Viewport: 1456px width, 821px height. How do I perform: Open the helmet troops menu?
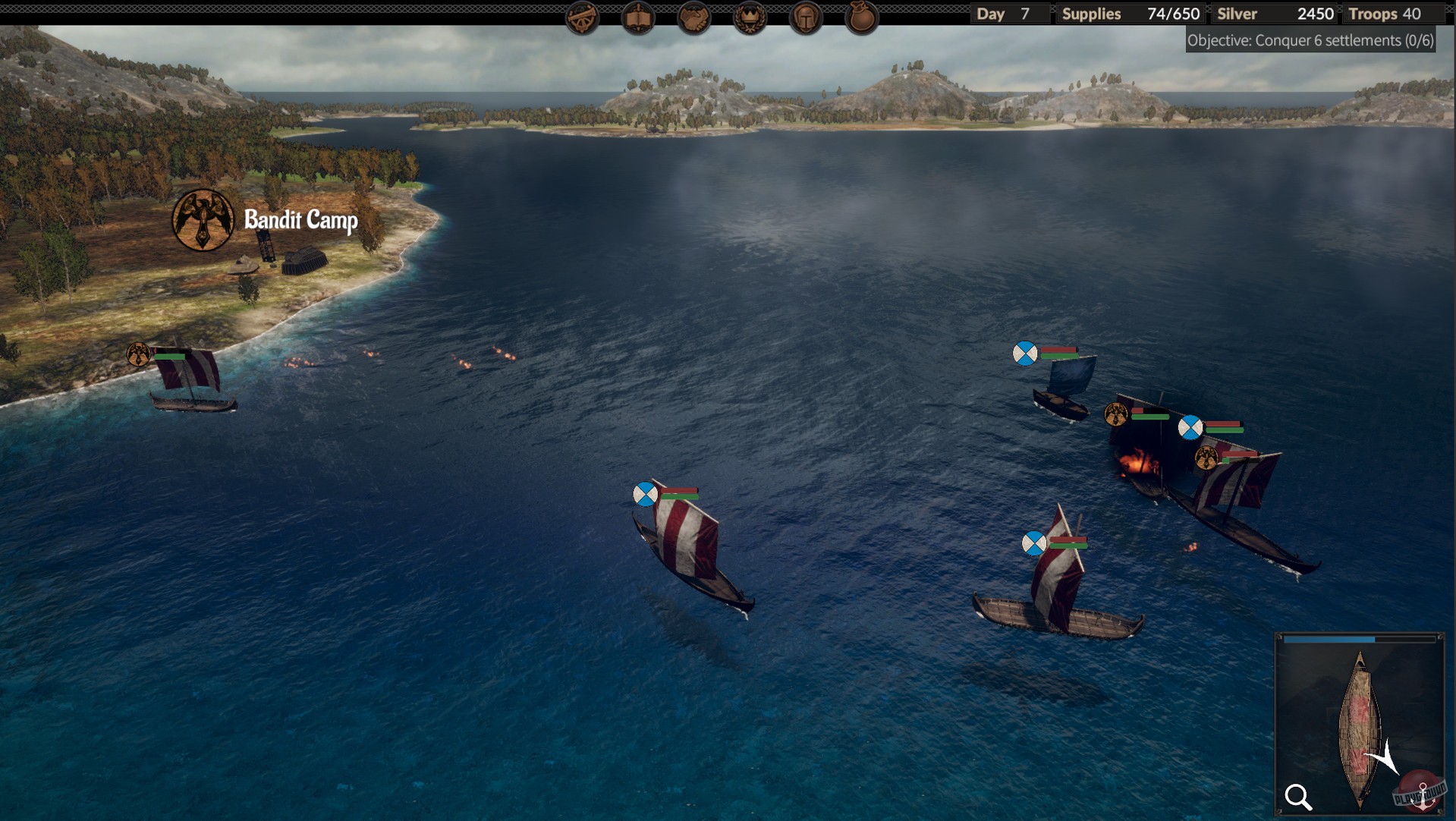[x=806, y=17]
